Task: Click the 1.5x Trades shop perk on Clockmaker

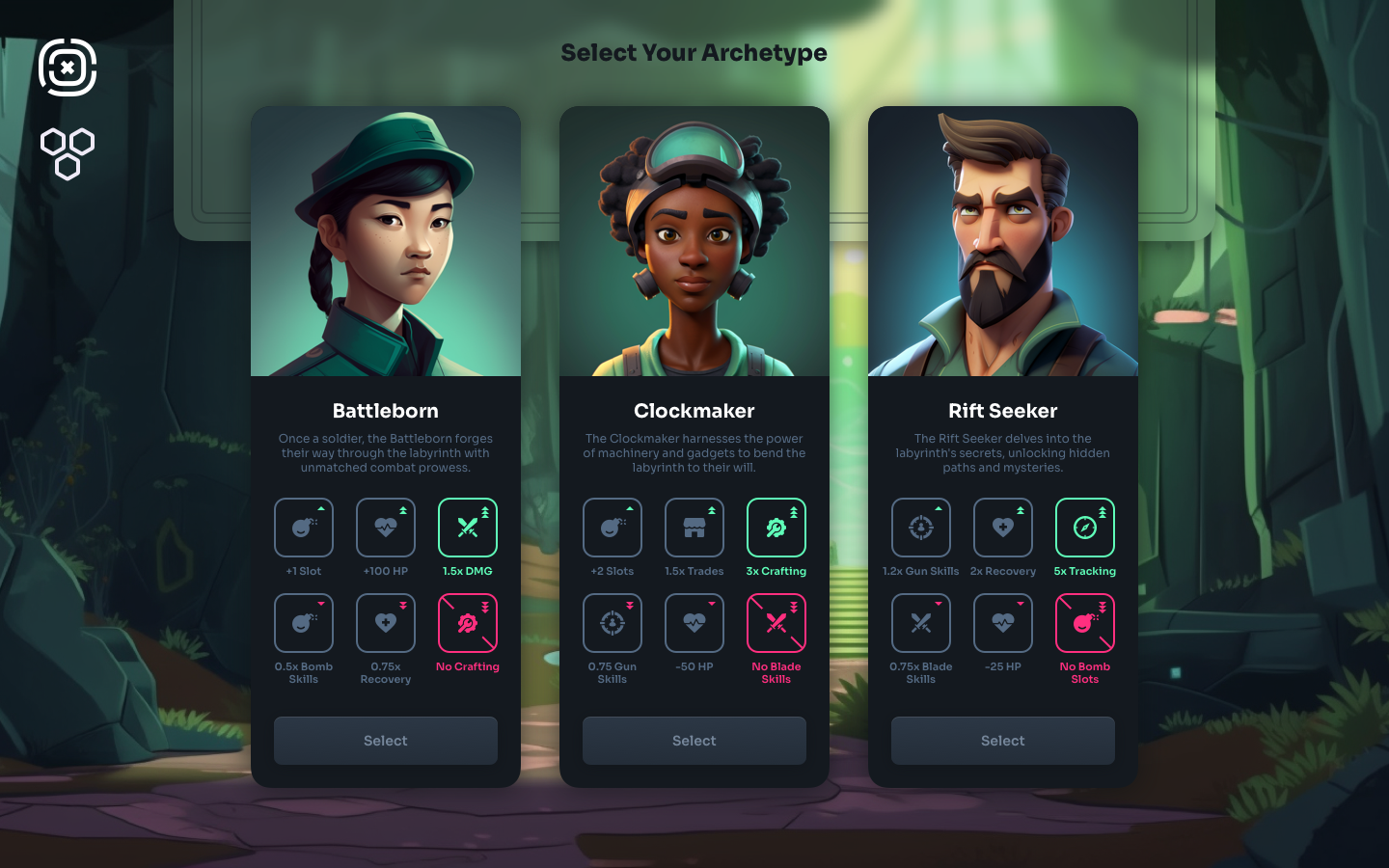Action: pos(694,528)
